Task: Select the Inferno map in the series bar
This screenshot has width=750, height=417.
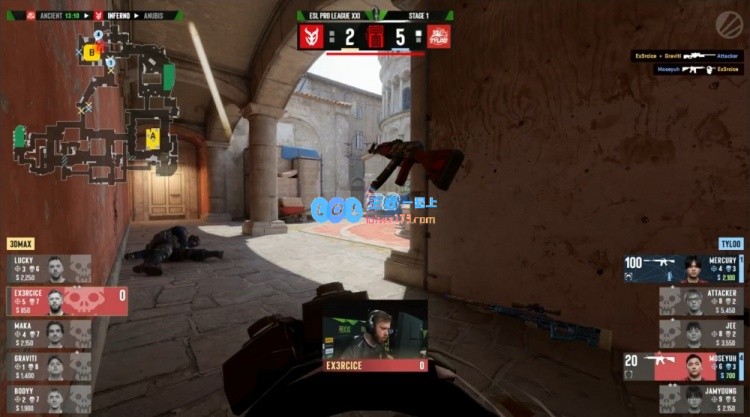Action: click(112, 16)
